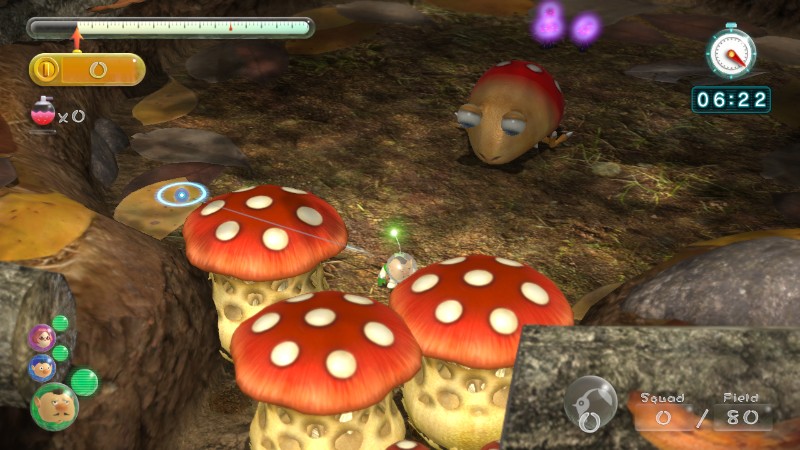Click the gold coin icon
This screenshot has height=450, width=800.
[x=46, y=69]
